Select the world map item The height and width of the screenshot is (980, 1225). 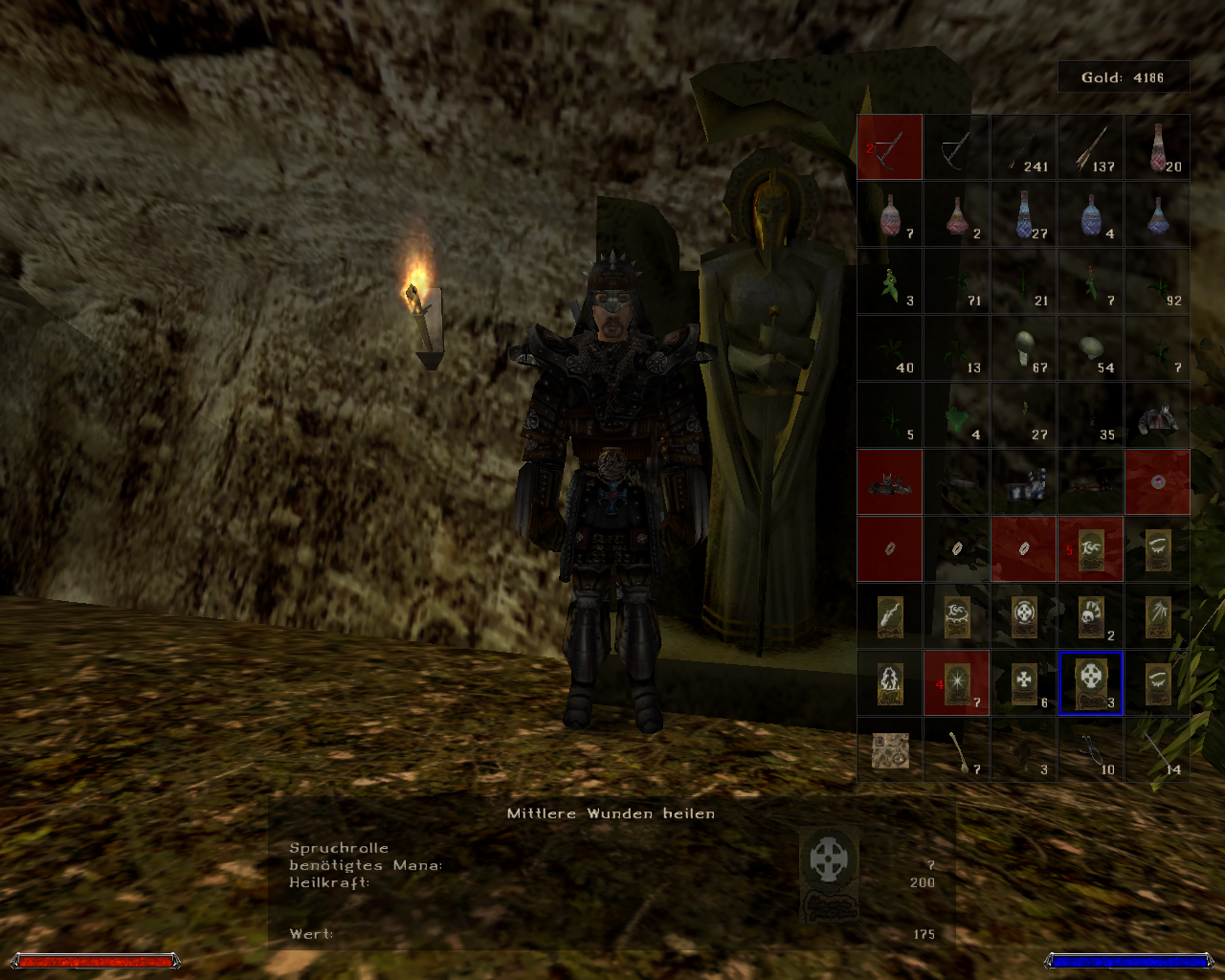click(x=889, y=751)
